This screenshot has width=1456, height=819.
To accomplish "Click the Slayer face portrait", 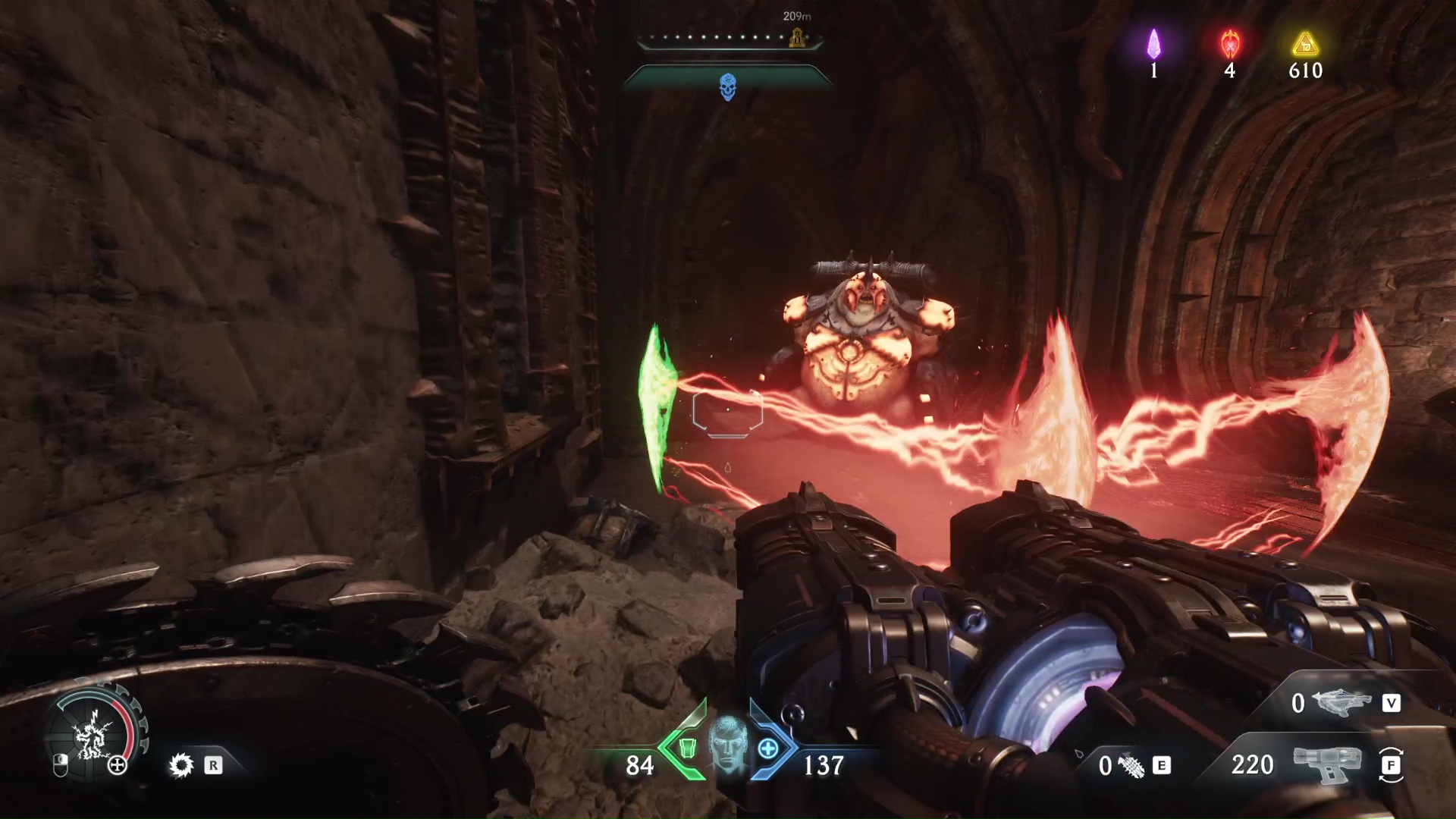I will [x=728, y=745].
